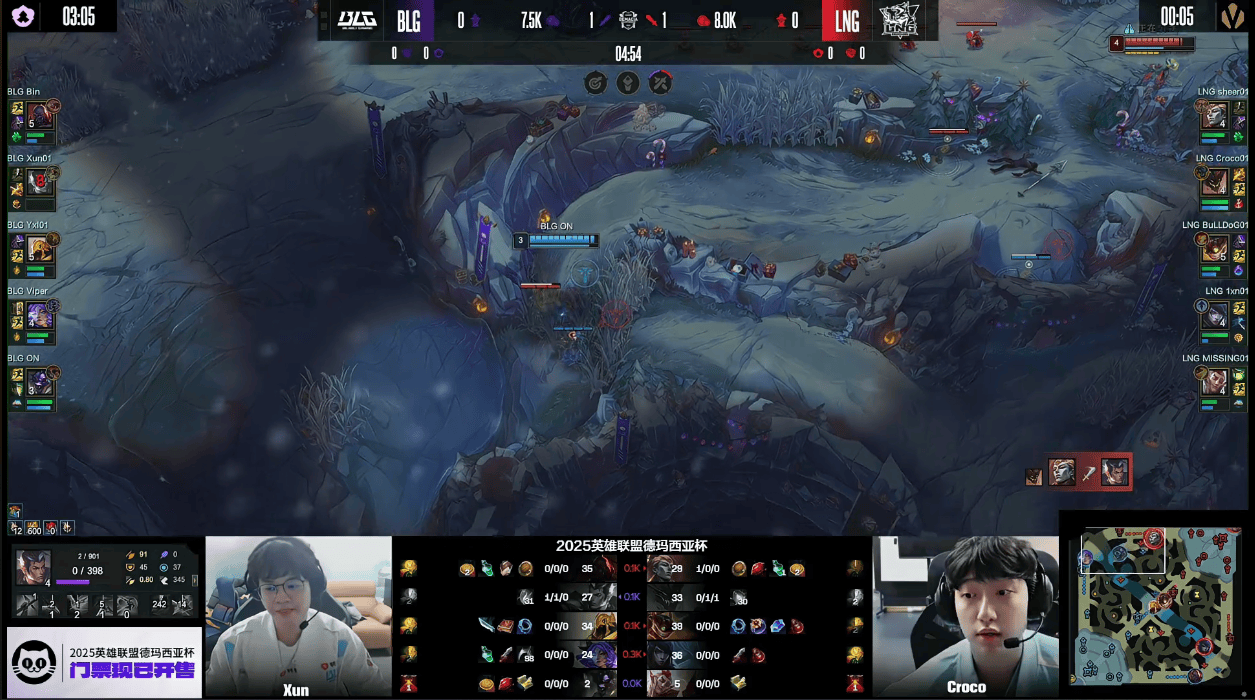Select Croco's webcam feed
This screenshot has height=700, width=1255.
pyautogui.click(x=965, y=615)
